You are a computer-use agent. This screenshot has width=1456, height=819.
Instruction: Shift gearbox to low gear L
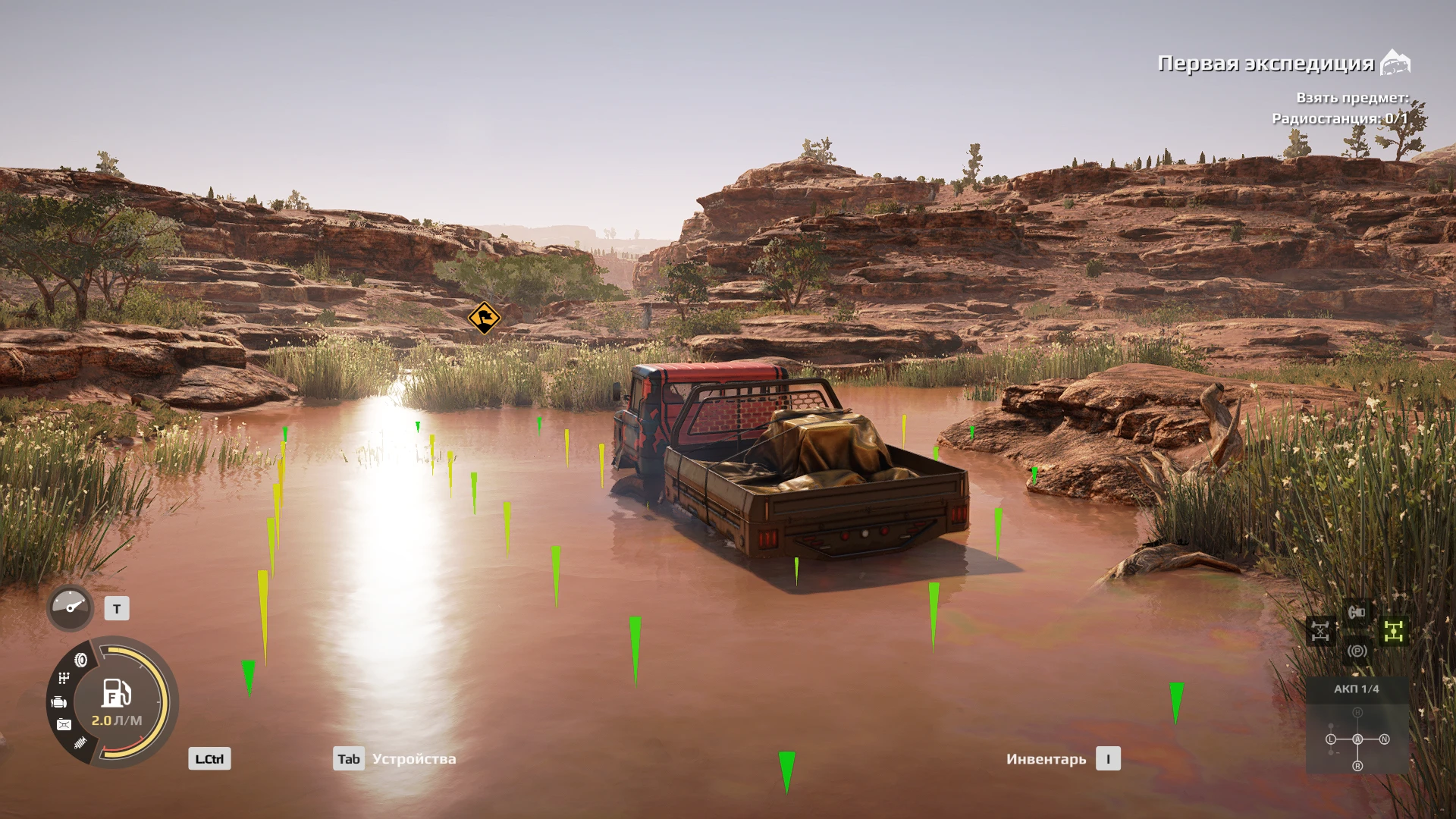point(1331,739)
